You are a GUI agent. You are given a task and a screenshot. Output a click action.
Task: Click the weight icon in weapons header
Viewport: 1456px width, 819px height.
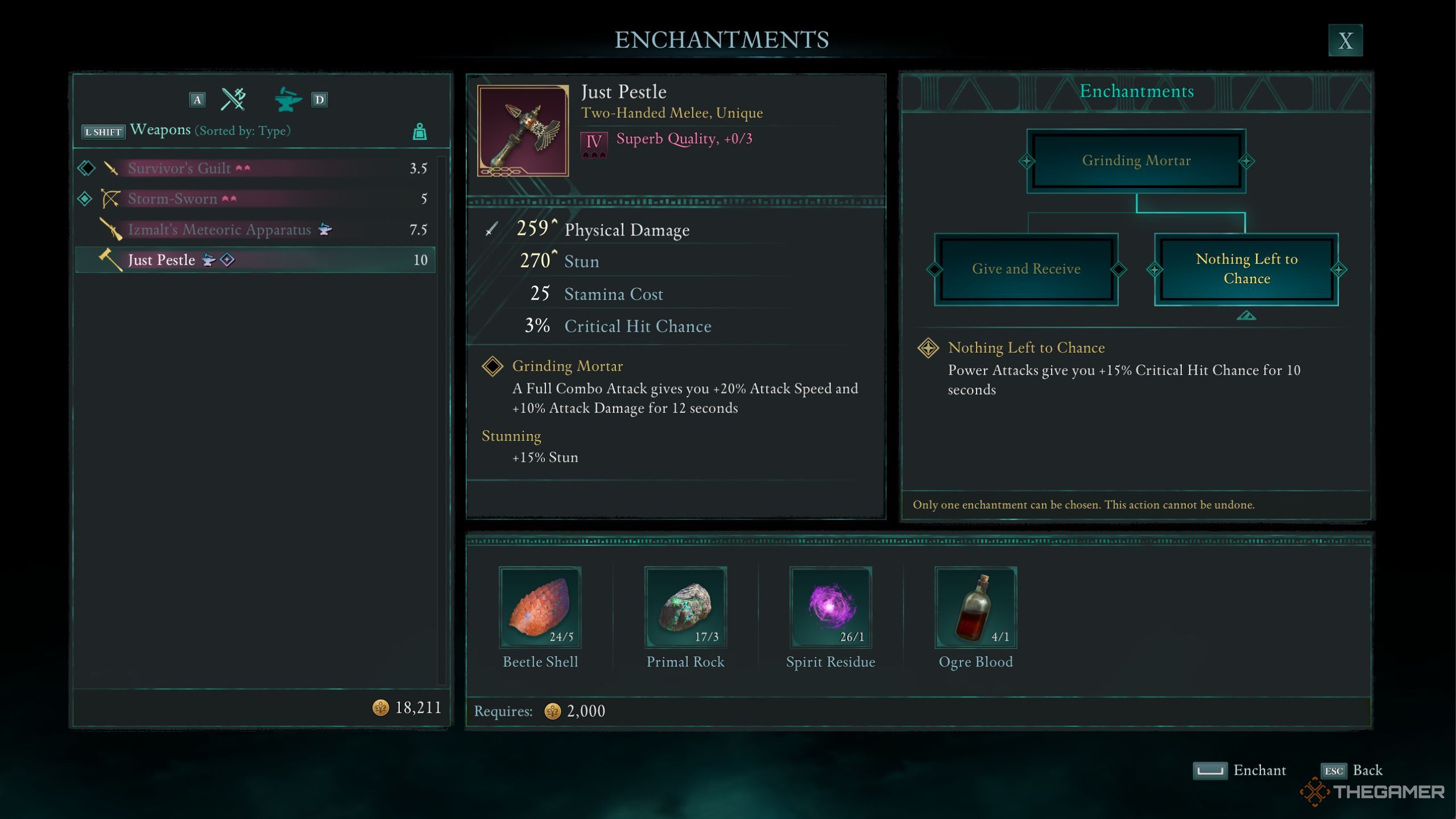[x=420, y=131]
